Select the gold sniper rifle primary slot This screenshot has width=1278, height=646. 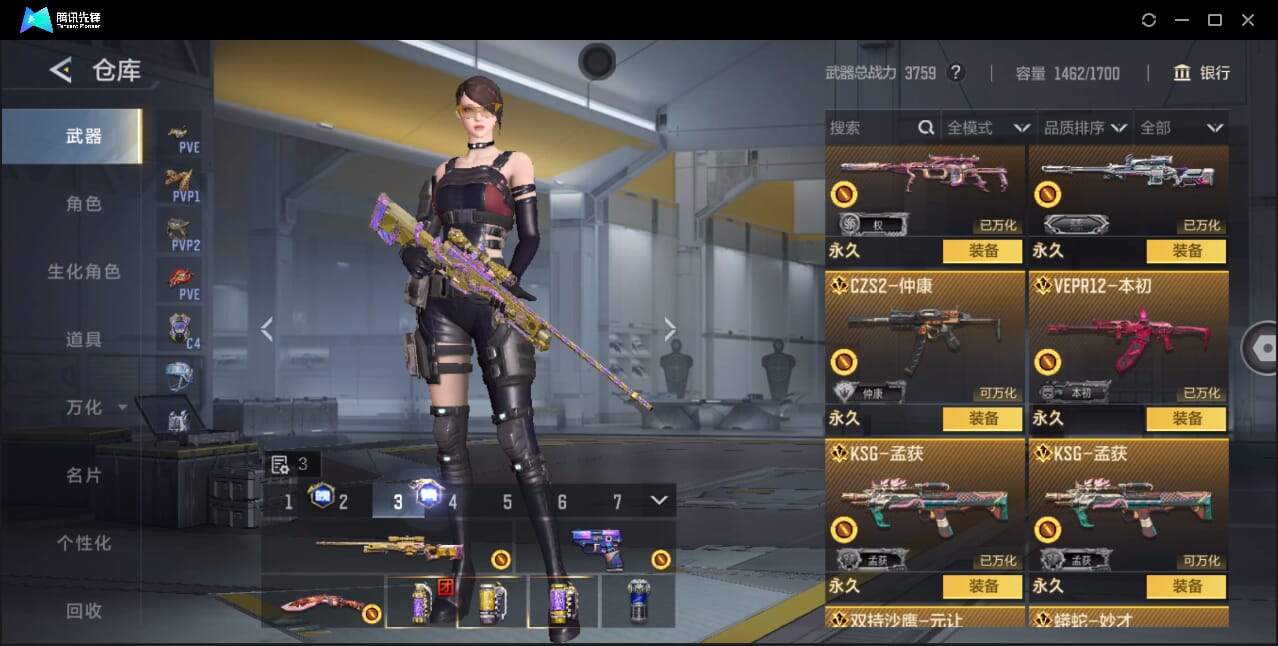388,547
